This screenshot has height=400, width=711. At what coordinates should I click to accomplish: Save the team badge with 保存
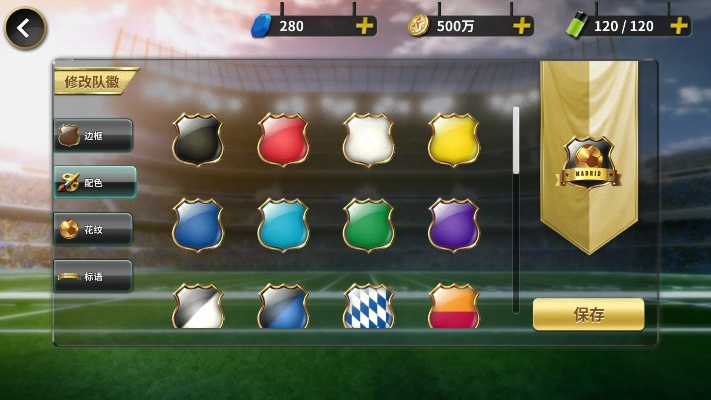click(x=588, y=314)
